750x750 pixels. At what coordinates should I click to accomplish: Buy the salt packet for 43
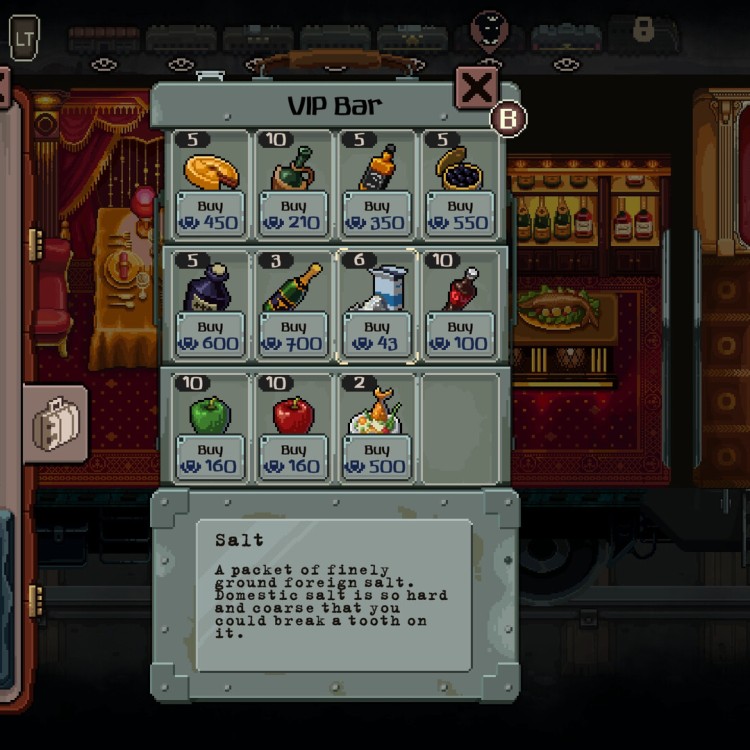point(377,335)
